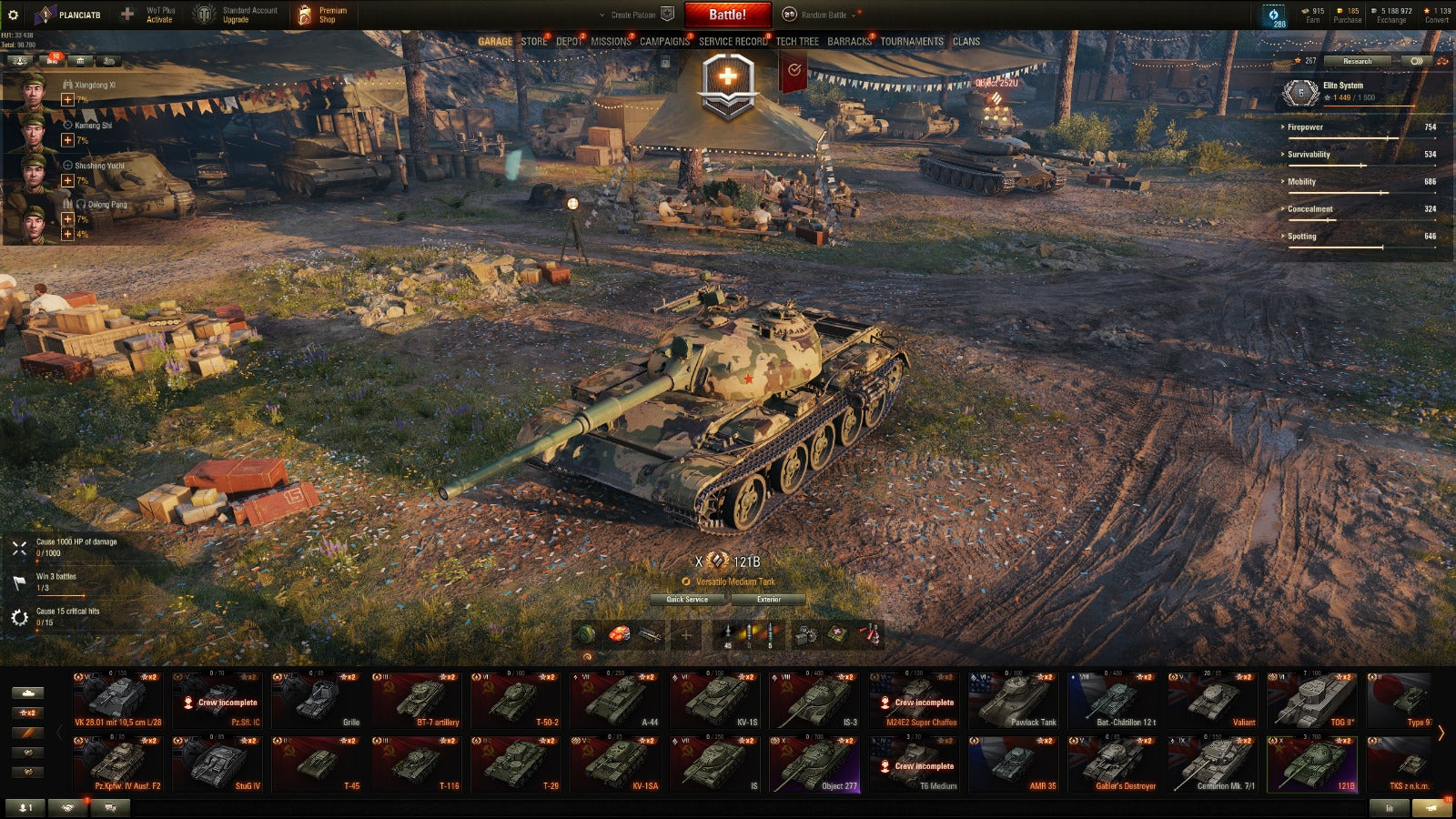The width and height of the screenshot is (1456, 819).
Task: Open the Premium Shop
Action: point(323,15)
